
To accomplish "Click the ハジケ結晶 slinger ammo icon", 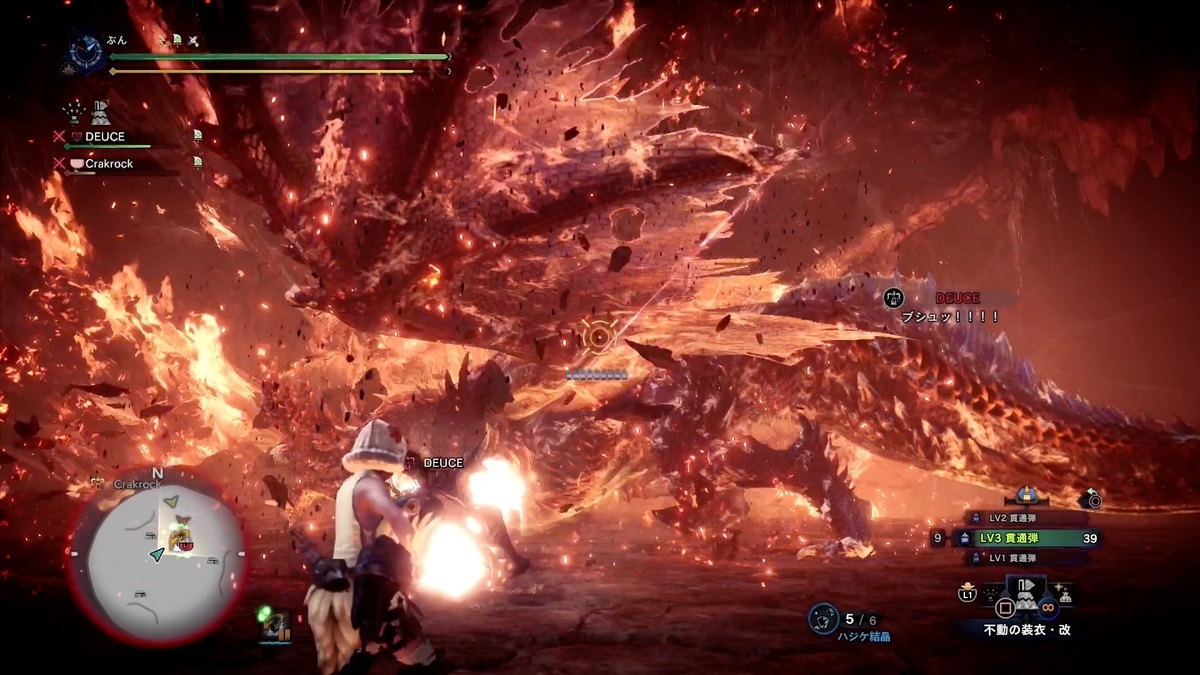I will coord(823,618).
